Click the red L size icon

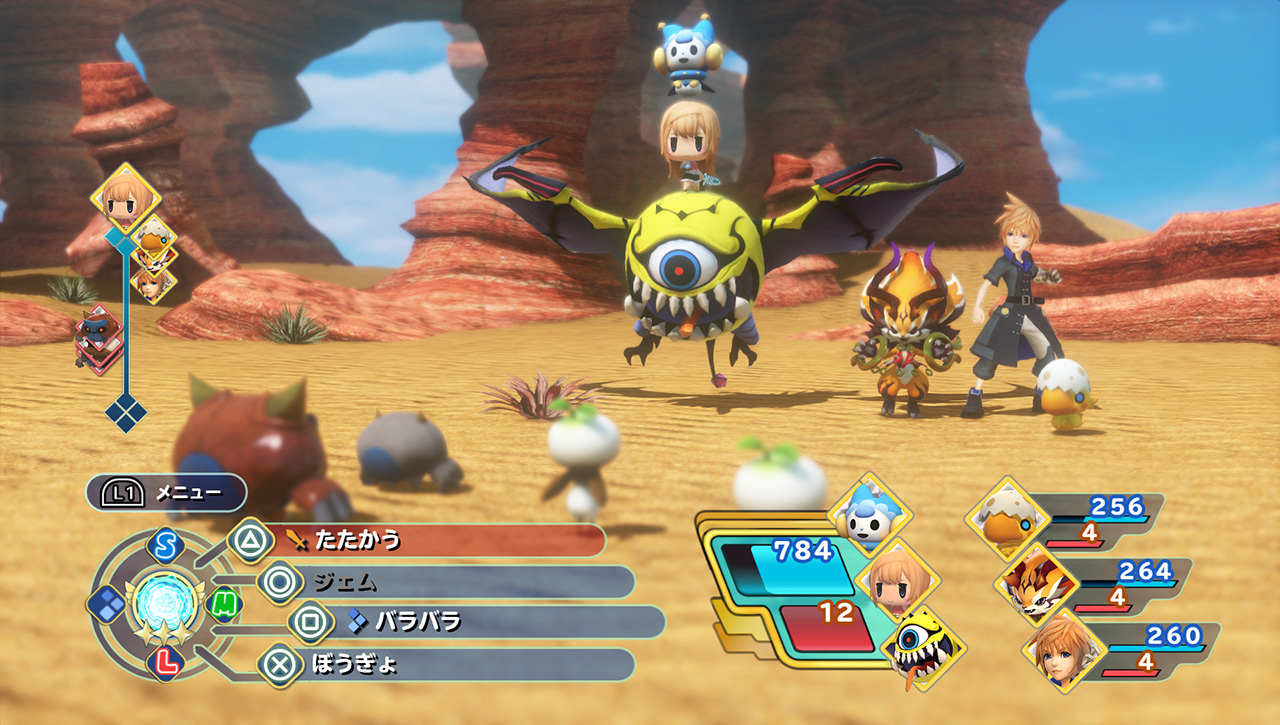(x=163, y=660)
